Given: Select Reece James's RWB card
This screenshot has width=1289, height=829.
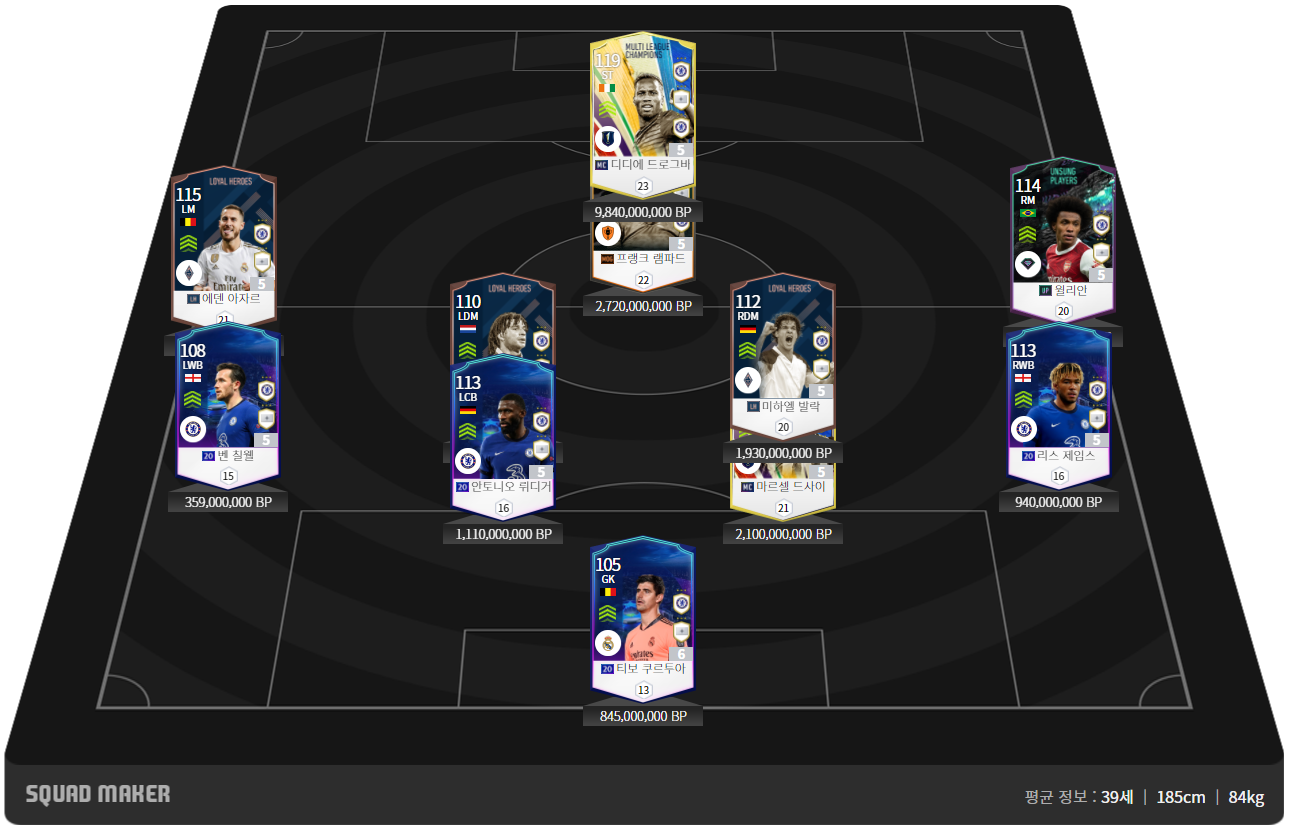Looking at the screenshot, I should click(1059, 400).
